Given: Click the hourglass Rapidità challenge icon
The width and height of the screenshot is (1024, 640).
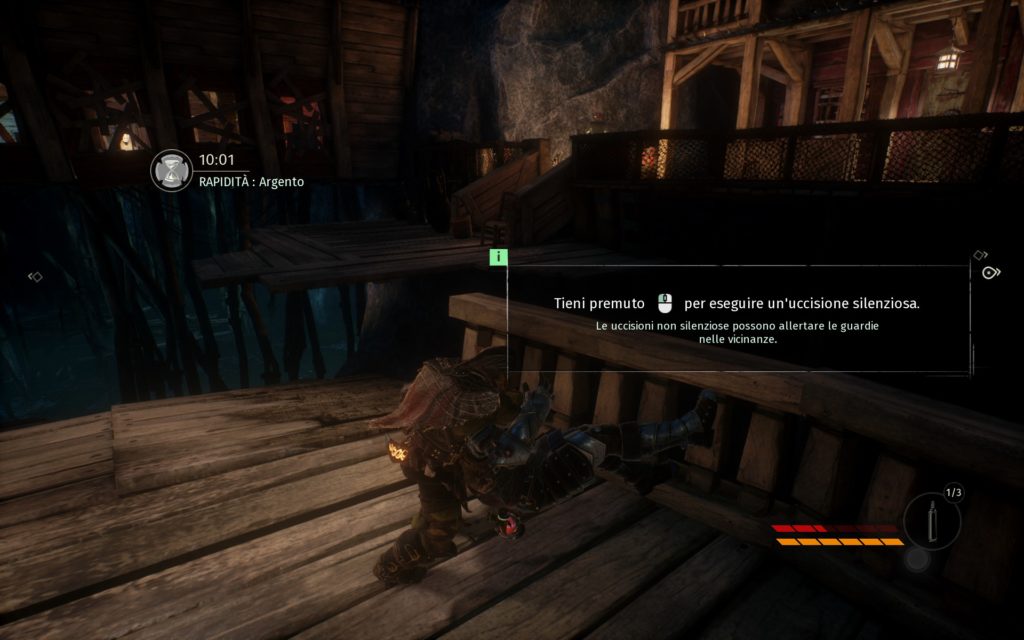Looking at the screenshot, I should point(171,170).
